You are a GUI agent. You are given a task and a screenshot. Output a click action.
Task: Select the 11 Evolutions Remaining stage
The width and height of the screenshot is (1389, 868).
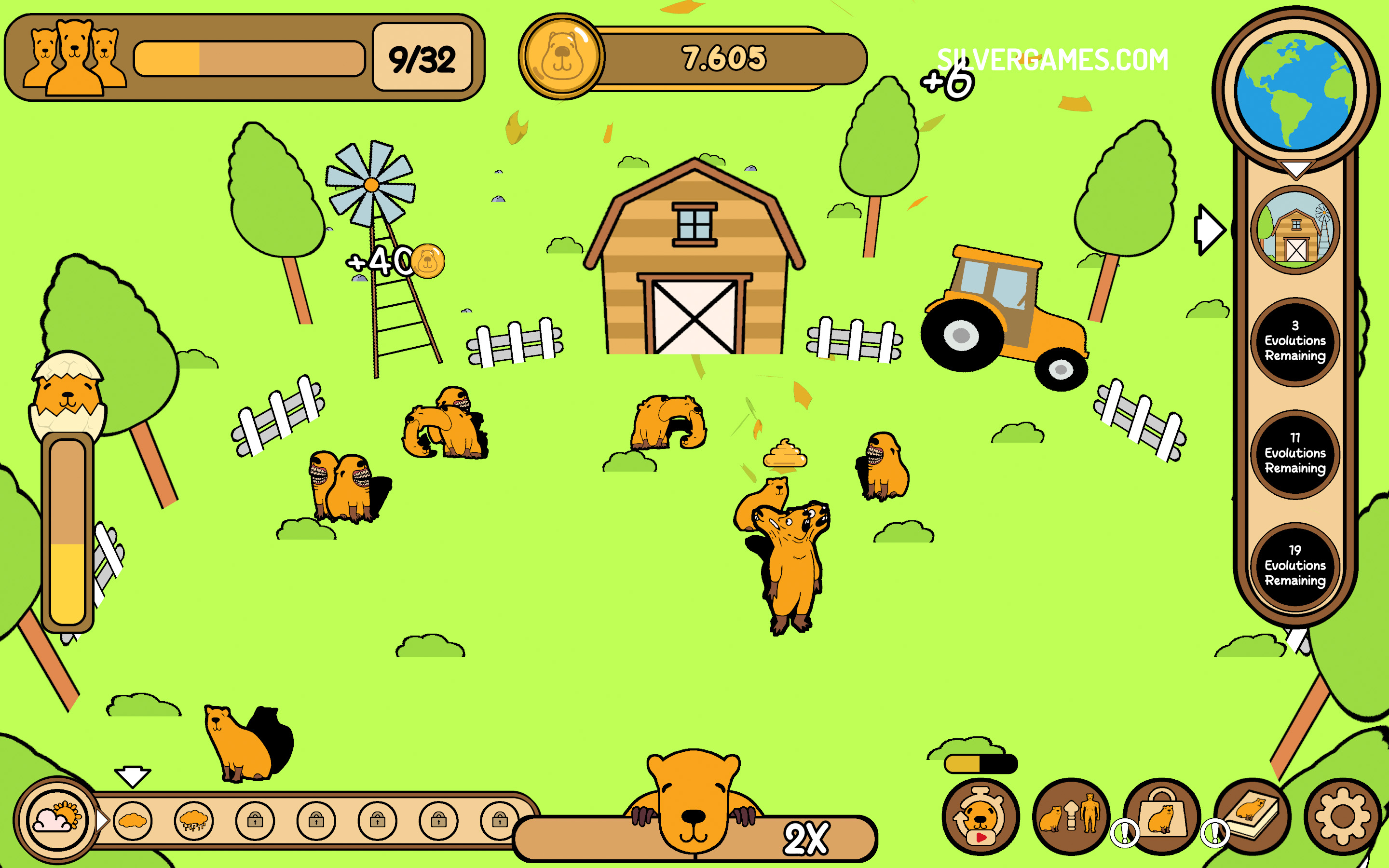(x=1295, y=453)
